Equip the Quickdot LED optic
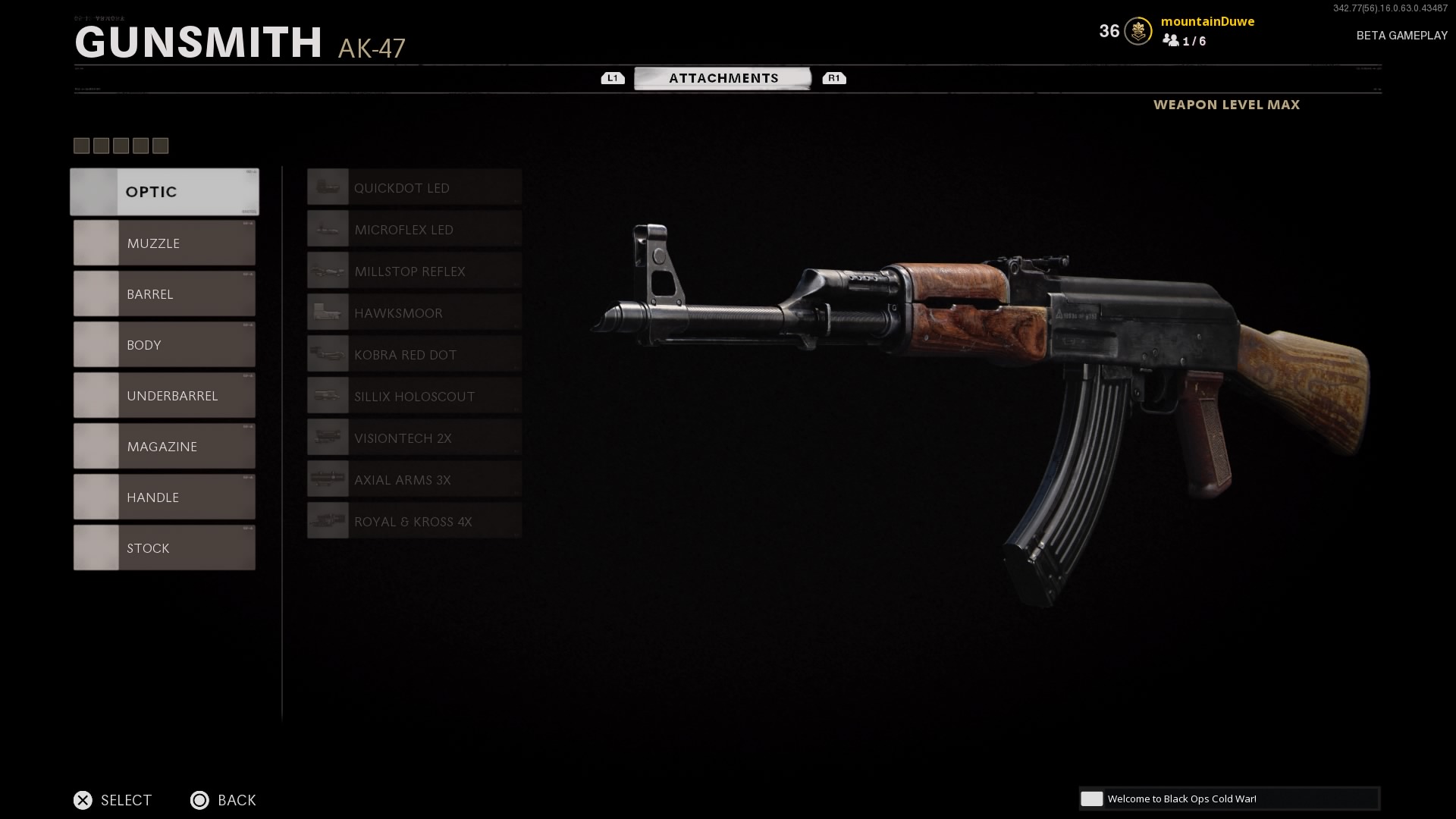 click(x=414, y=188)
